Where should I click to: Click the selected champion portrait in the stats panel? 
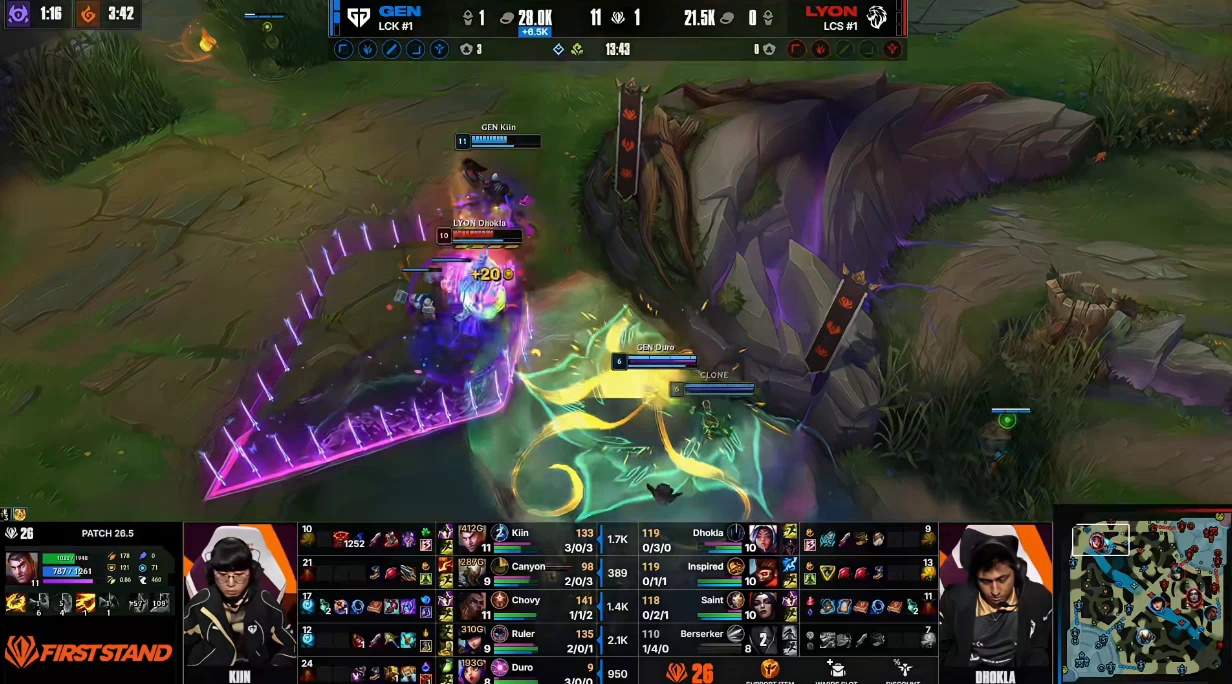[22, 569]
